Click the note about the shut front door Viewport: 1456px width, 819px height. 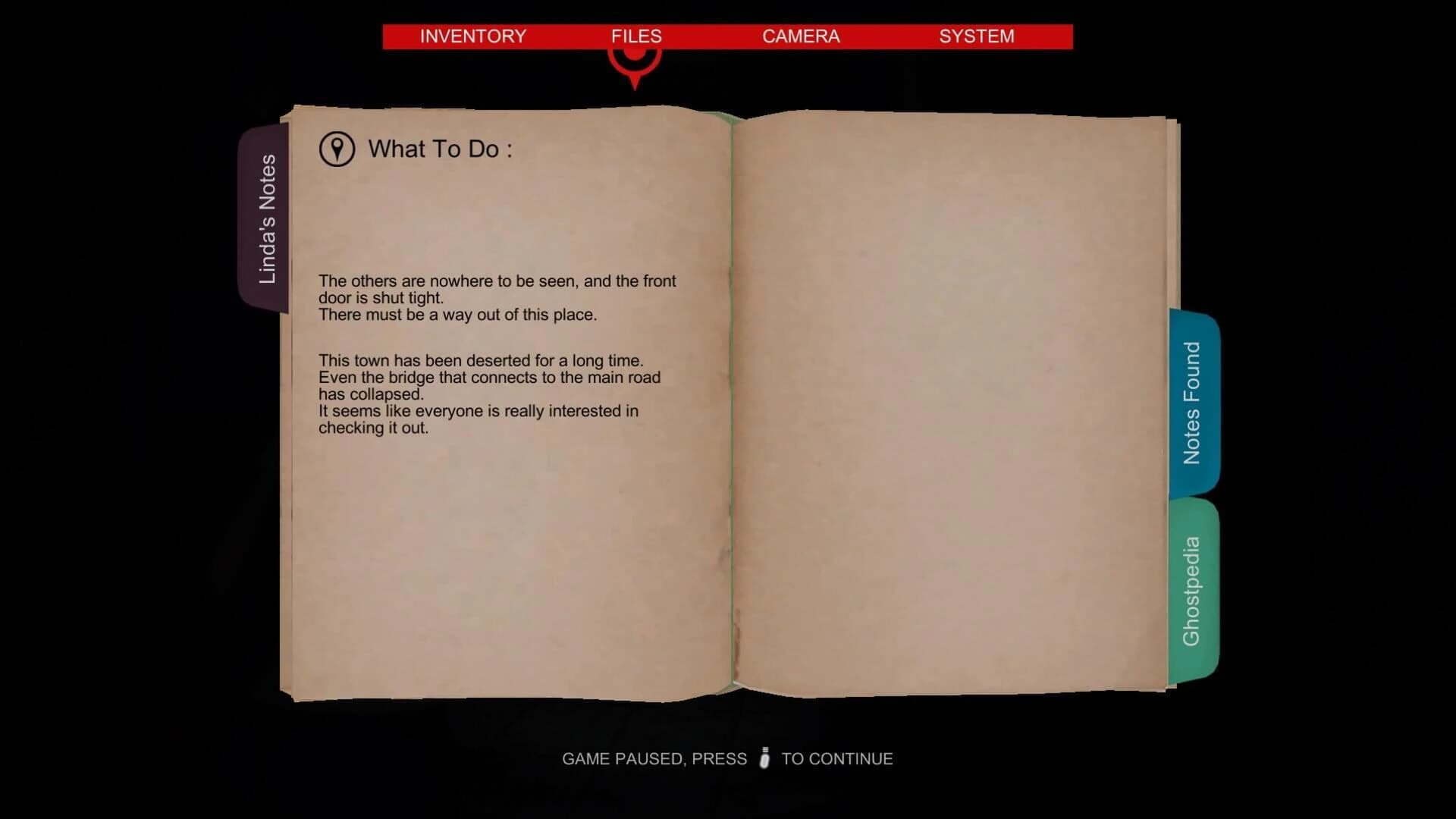tap(498, 297)
